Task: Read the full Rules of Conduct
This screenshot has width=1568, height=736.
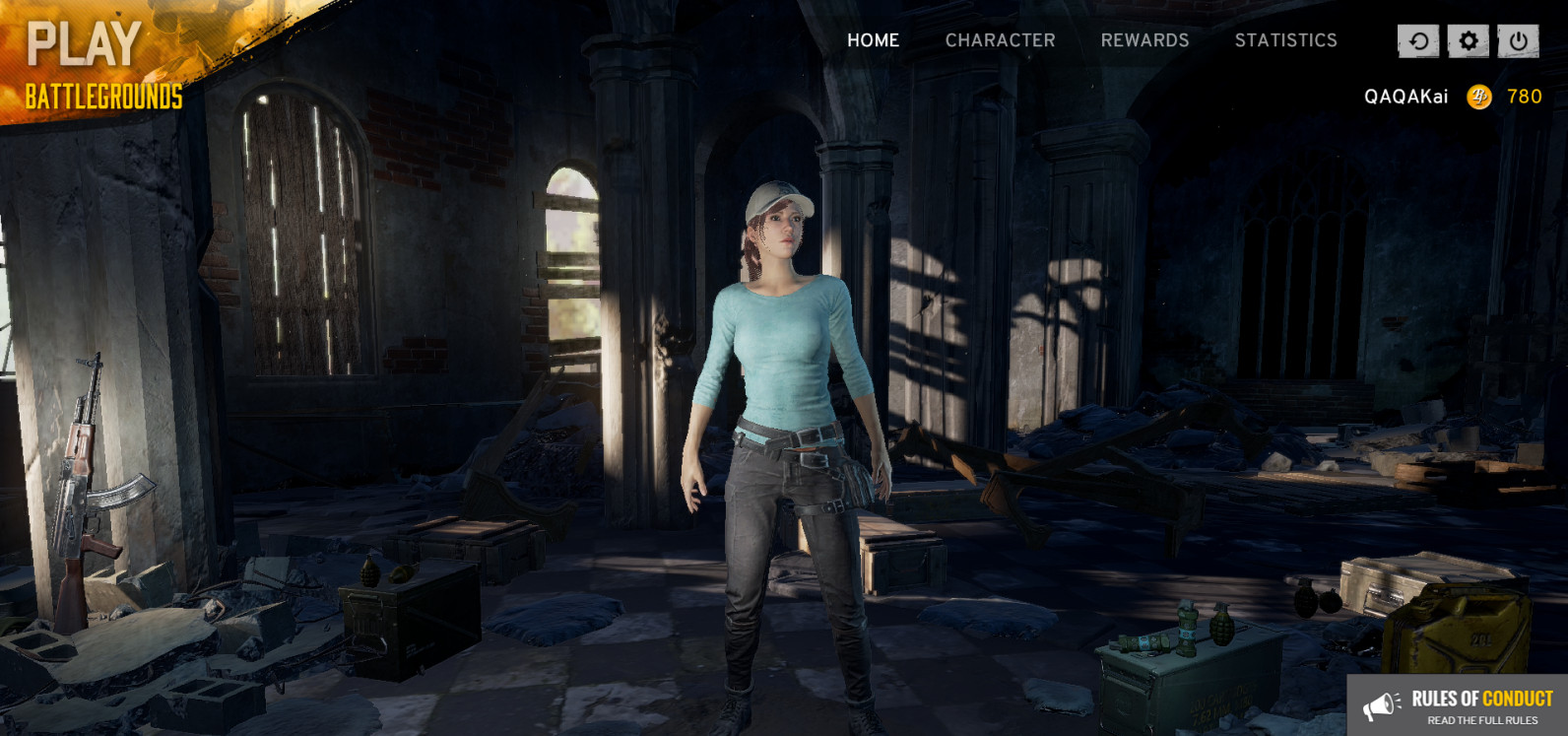Action: pyautogui.click(x=1458, y=705)
